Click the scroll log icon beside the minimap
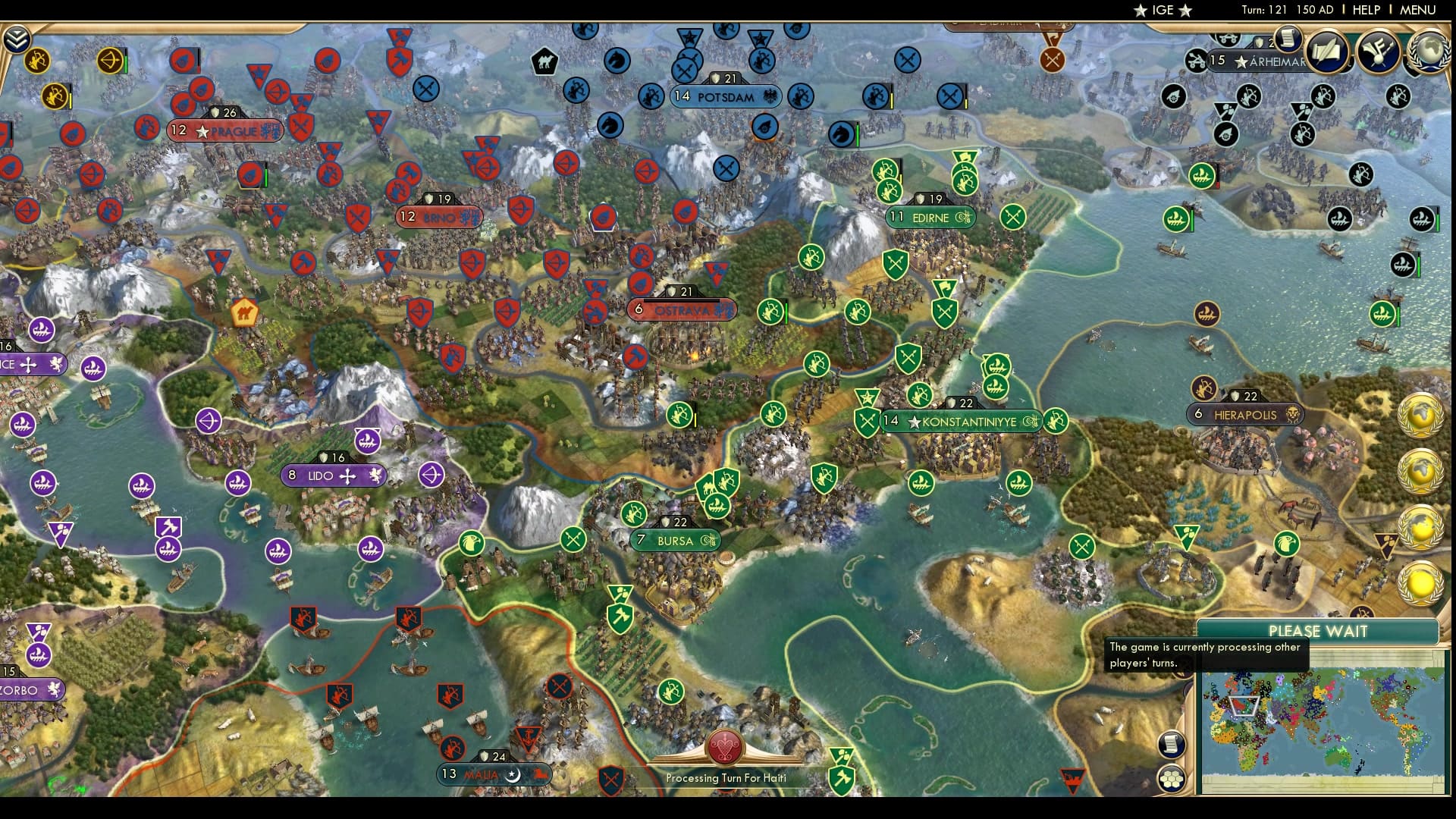This screenshot has width=1456, height=819. (x=1172, y=745)
